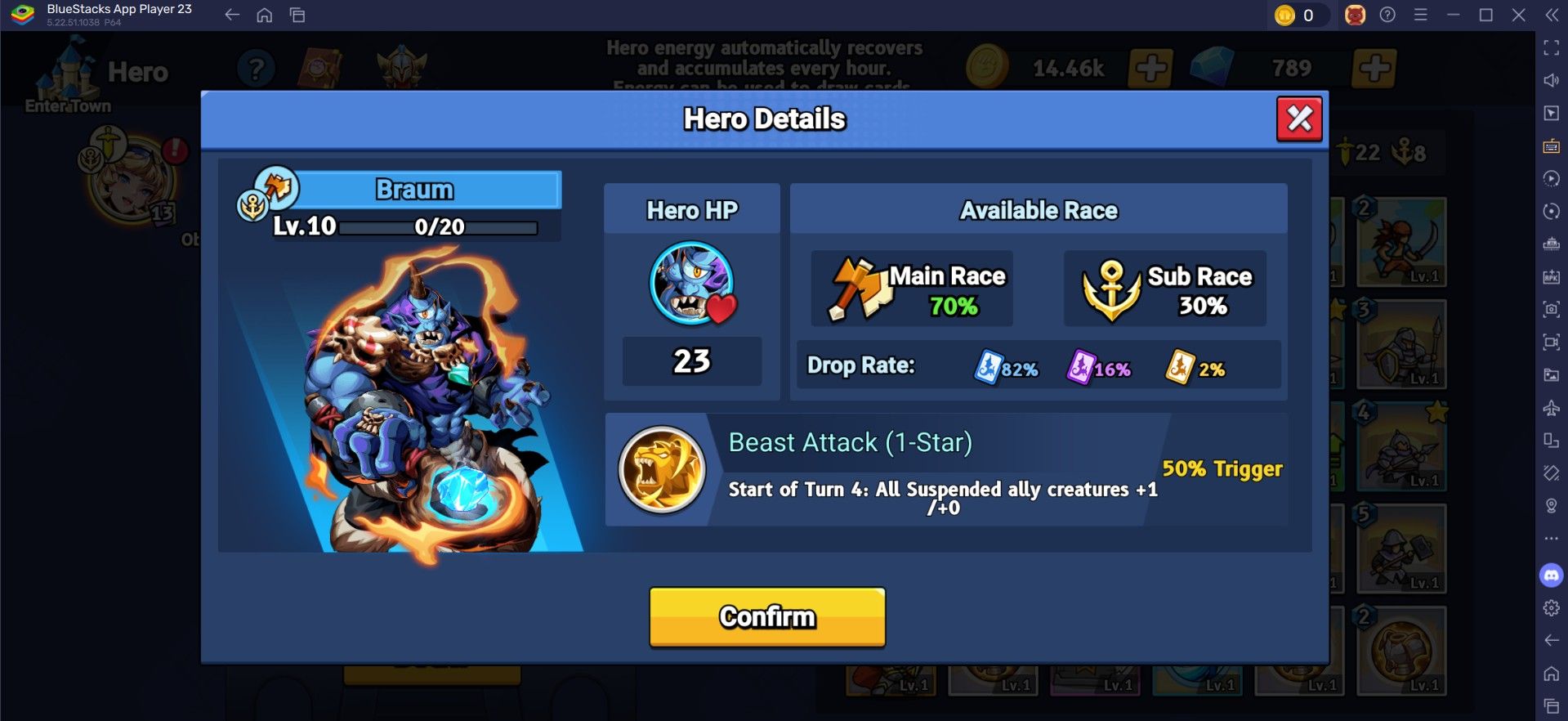Image resolution: width=1568 pixels, height=721 pixels.
Task: Select the Beast Attack skill icon
Action: 662,470
